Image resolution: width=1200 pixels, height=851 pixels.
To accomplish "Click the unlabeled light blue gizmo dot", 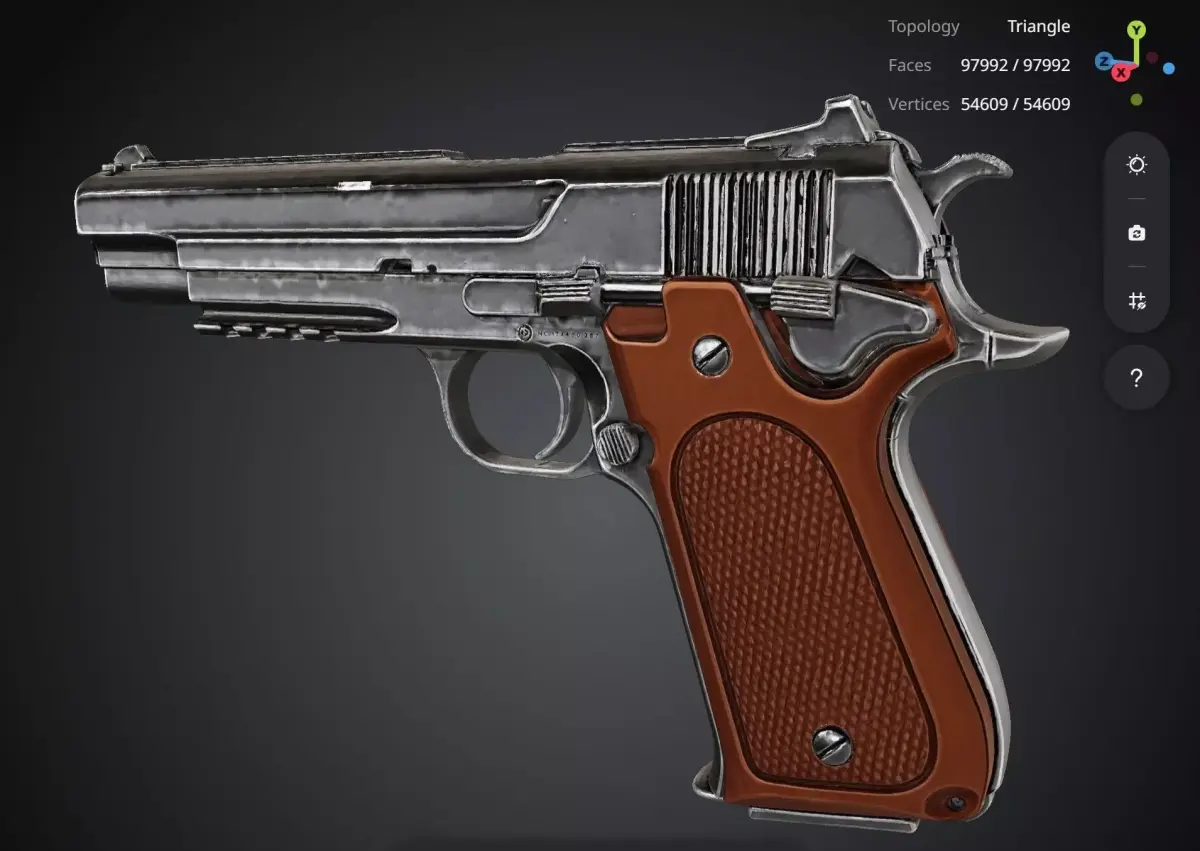I will [1168, 68].
